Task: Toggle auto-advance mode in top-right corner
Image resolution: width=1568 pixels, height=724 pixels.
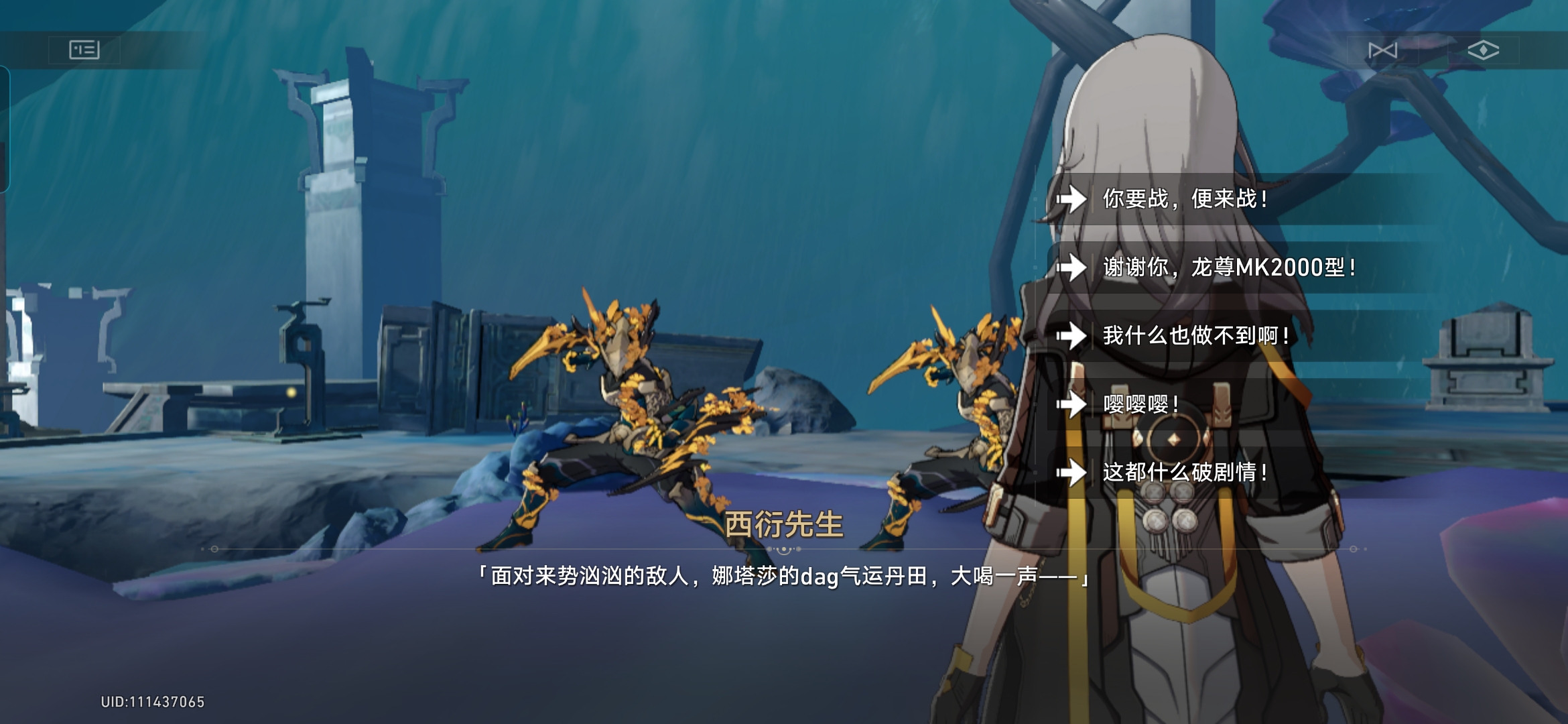Action: (x=1384, y=50)
